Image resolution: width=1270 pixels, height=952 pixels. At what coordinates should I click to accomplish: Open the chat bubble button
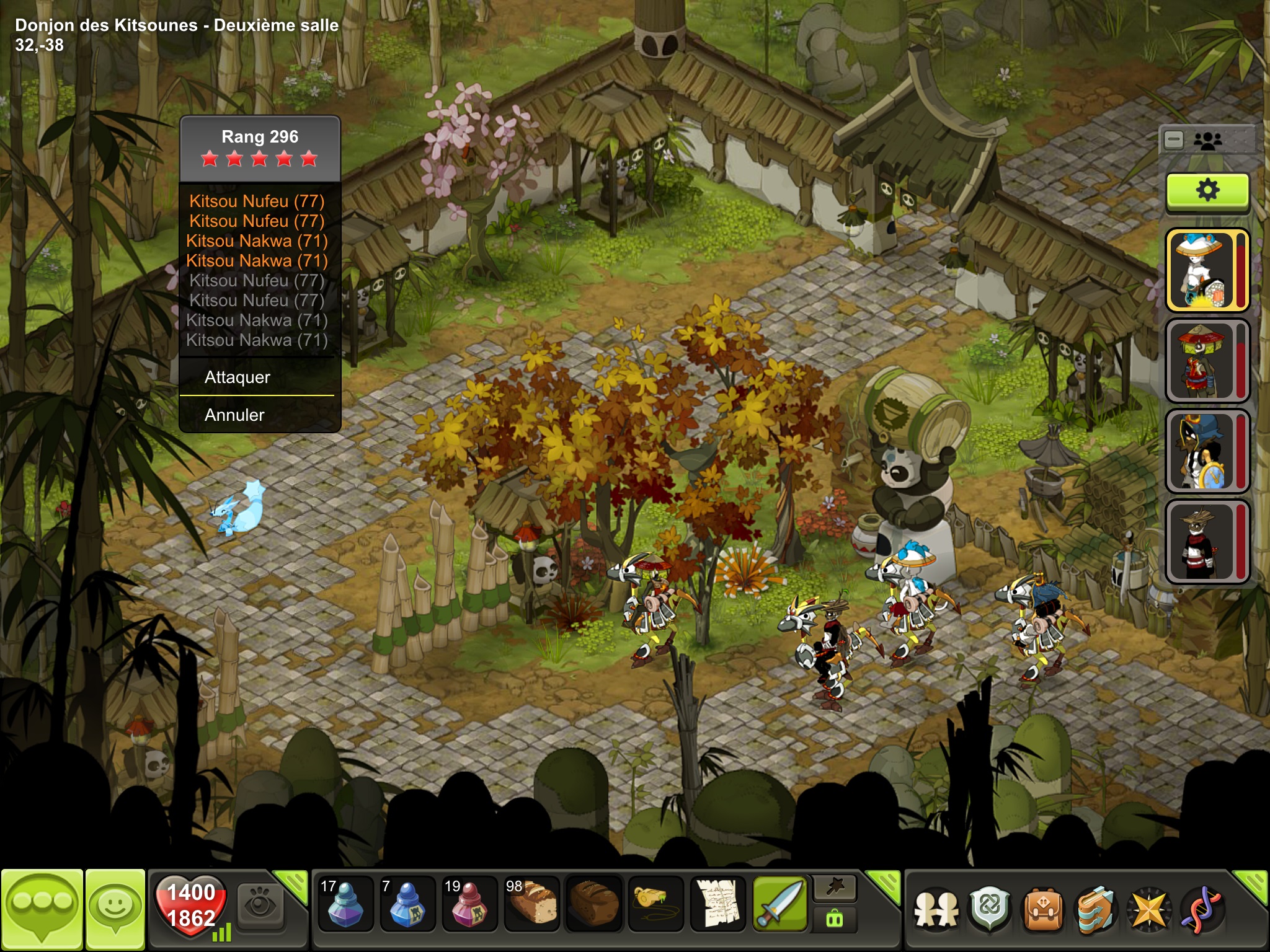pyautogui.click(x=42, y=909)
